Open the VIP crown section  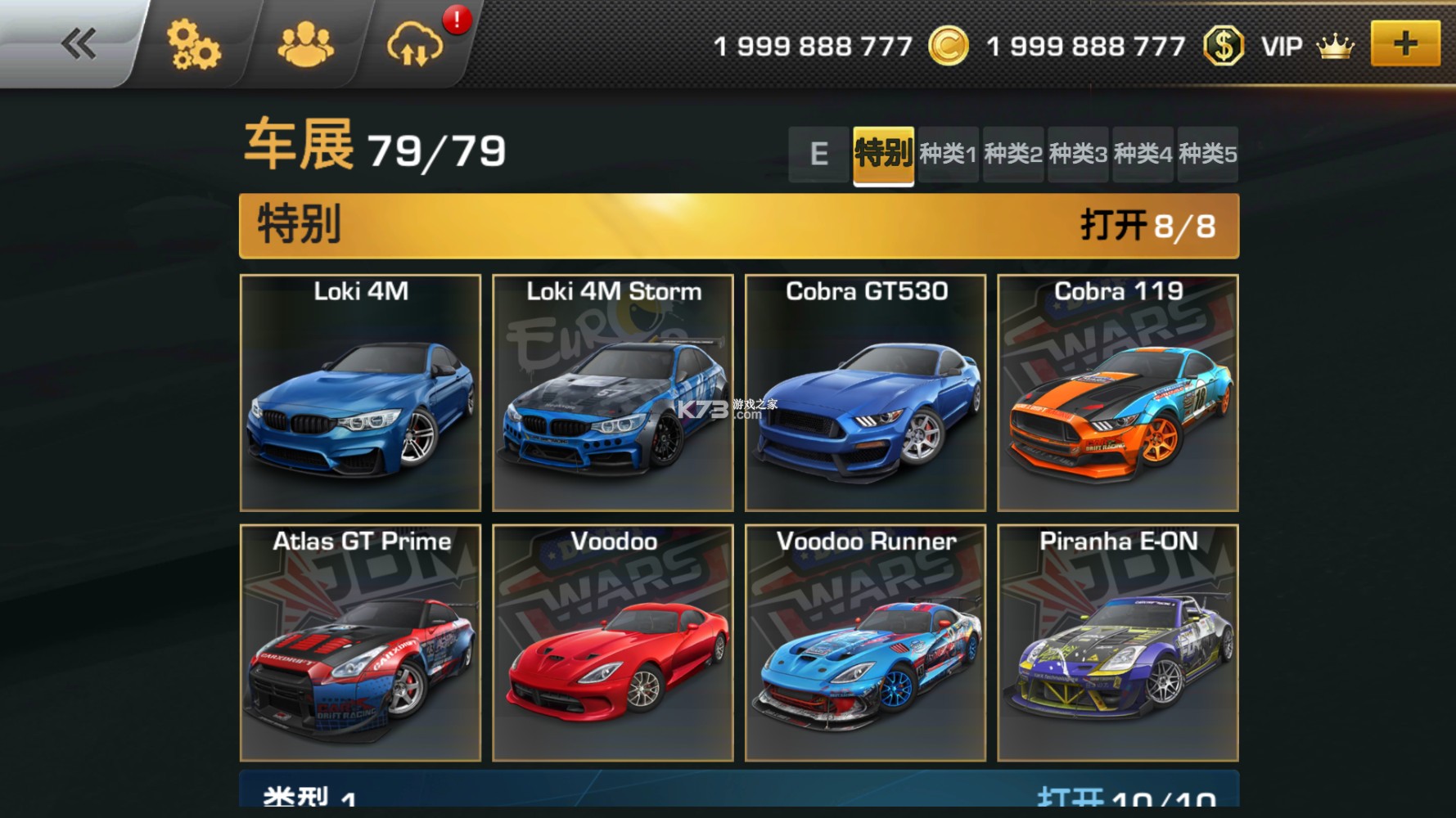coord(1307,47)
